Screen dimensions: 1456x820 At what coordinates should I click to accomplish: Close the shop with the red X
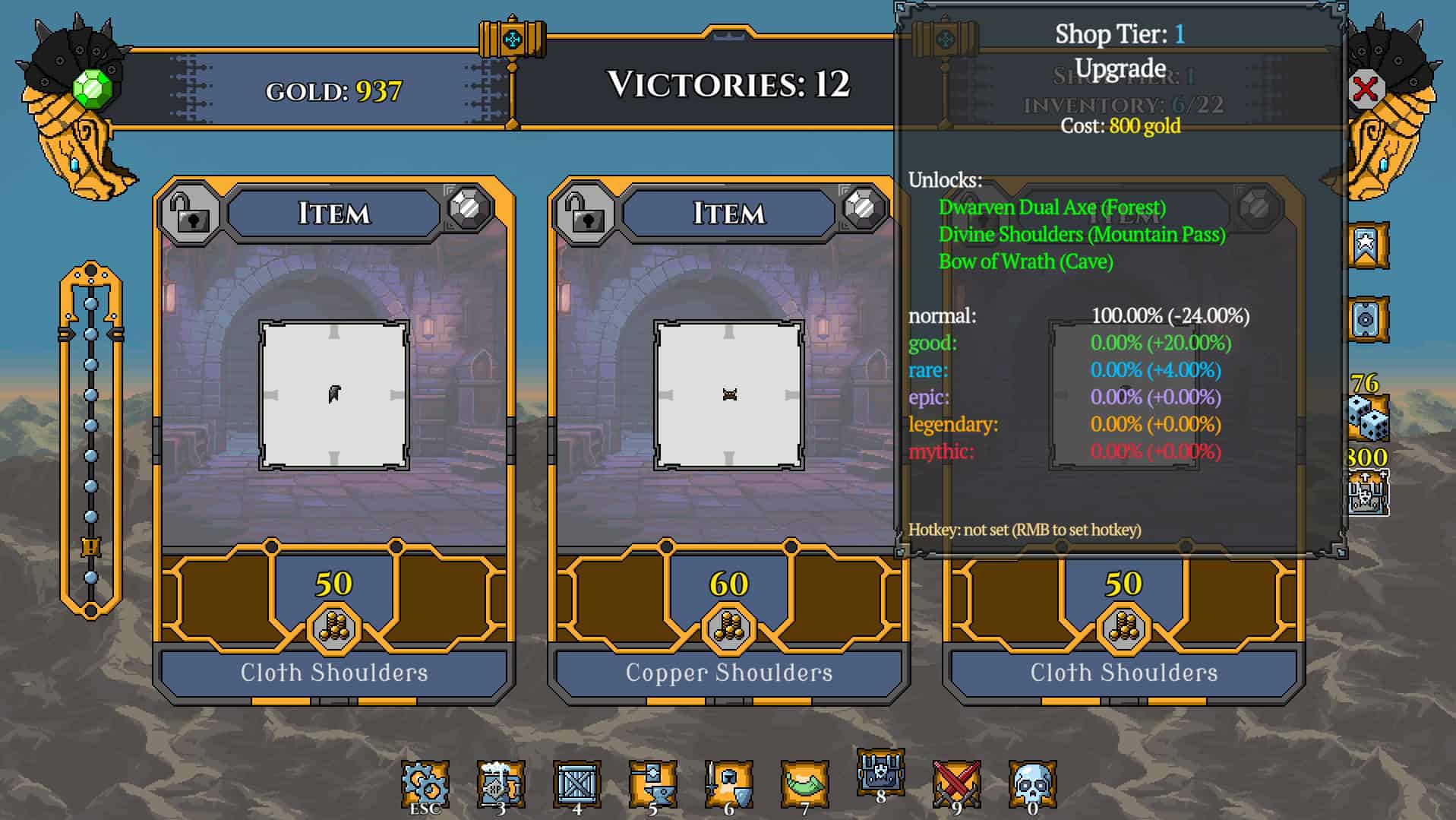1365,89
